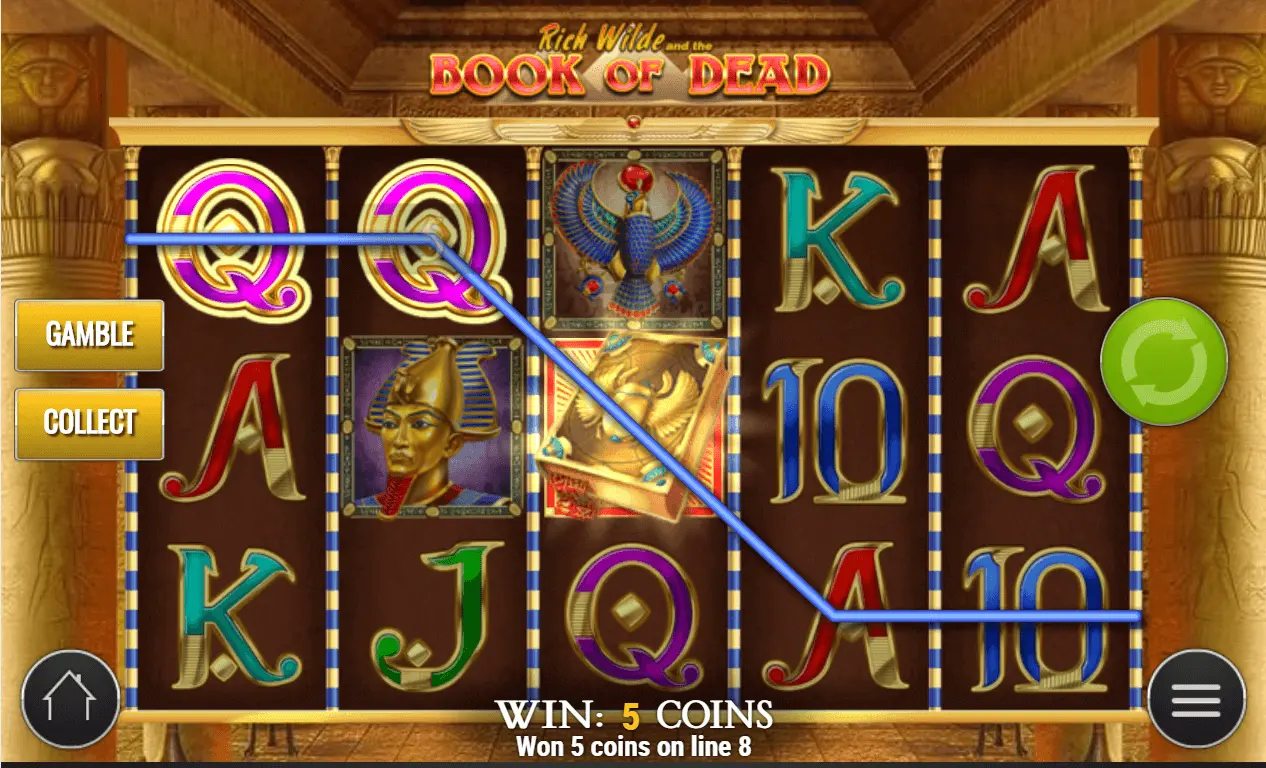Collect the winnings
This screenshot has height=768, width=1266.
click(x=89, y=423)
